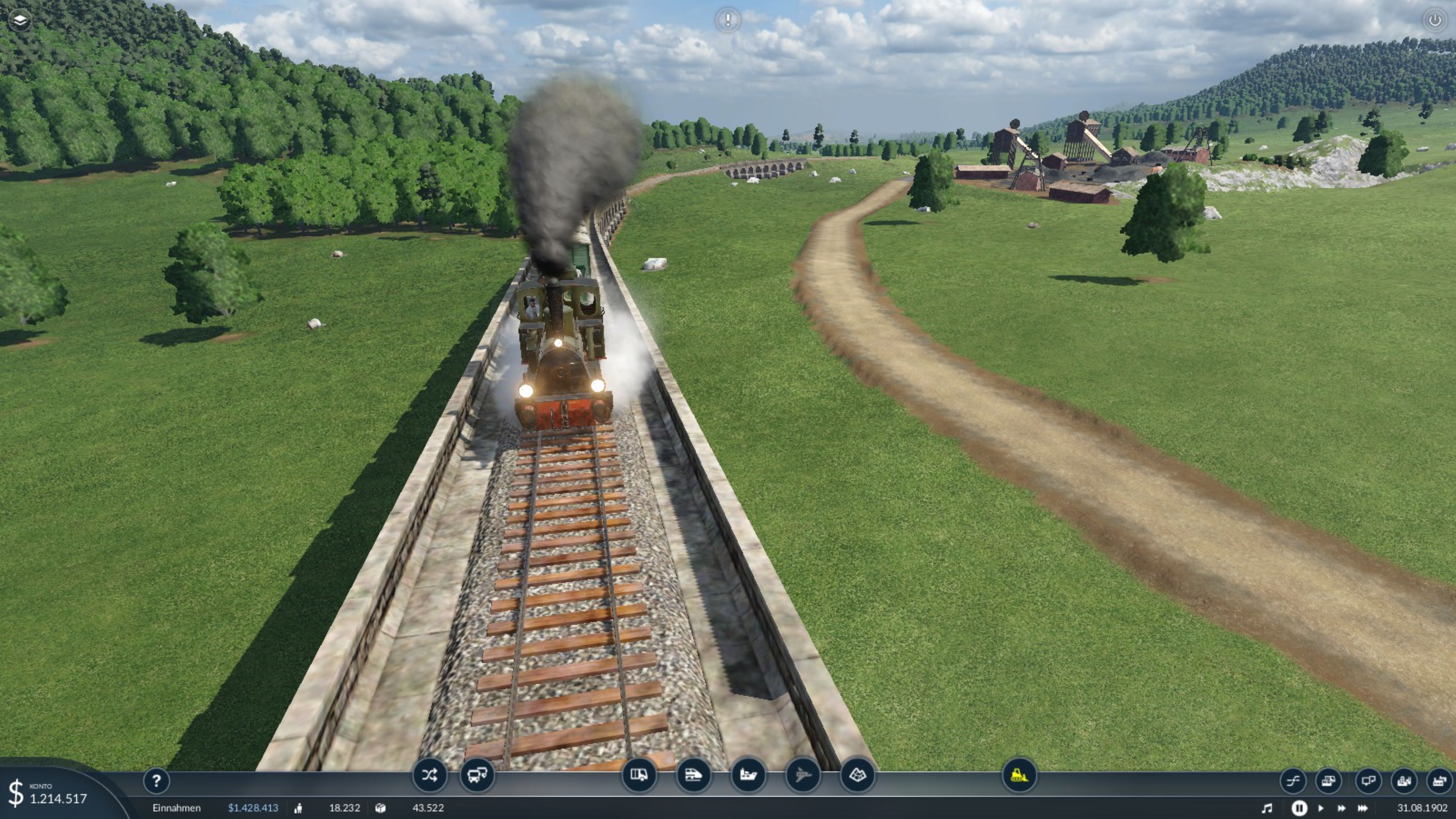Open the vehicles list window
The width and height of the screenshot is (1456, 819).
1328,781
